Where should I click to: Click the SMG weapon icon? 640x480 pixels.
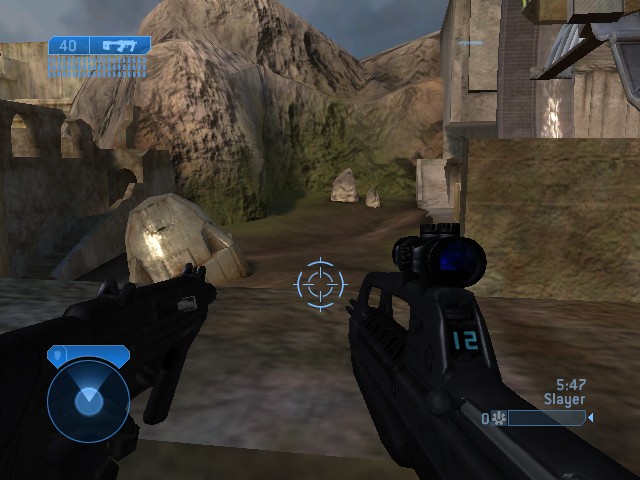[x=119, y=45]
